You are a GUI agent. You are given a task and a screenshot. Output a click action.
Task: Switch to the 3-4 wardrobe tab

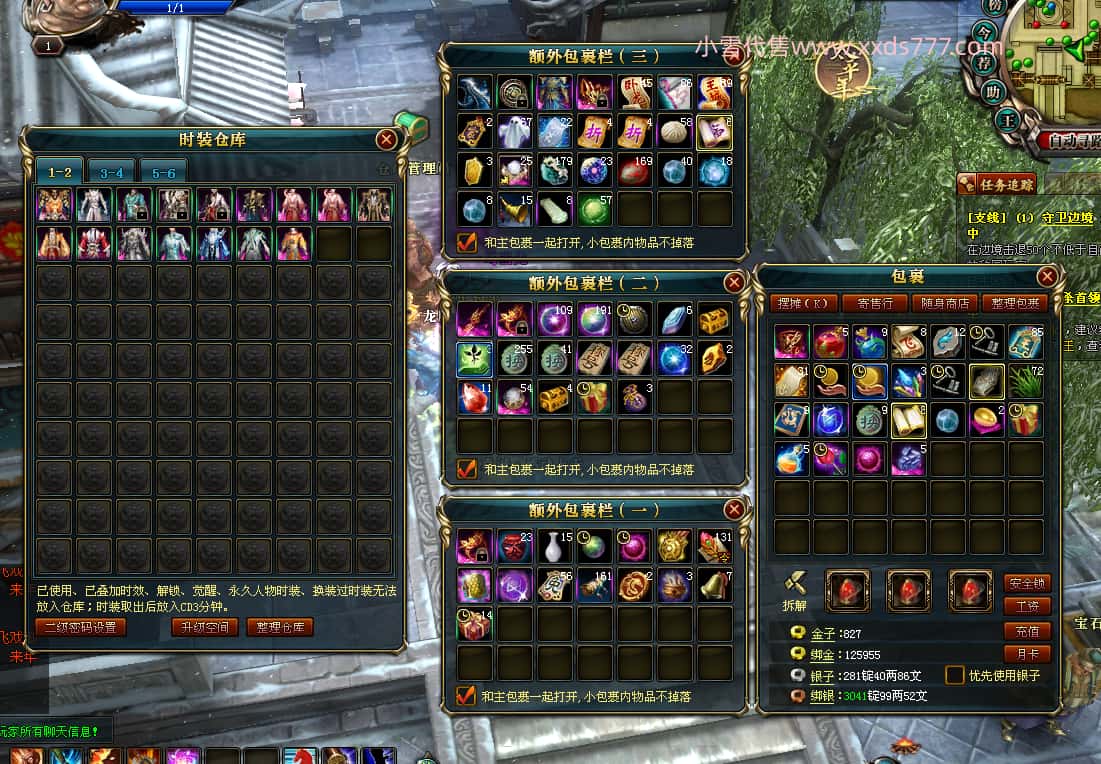[x=111, y=172]
